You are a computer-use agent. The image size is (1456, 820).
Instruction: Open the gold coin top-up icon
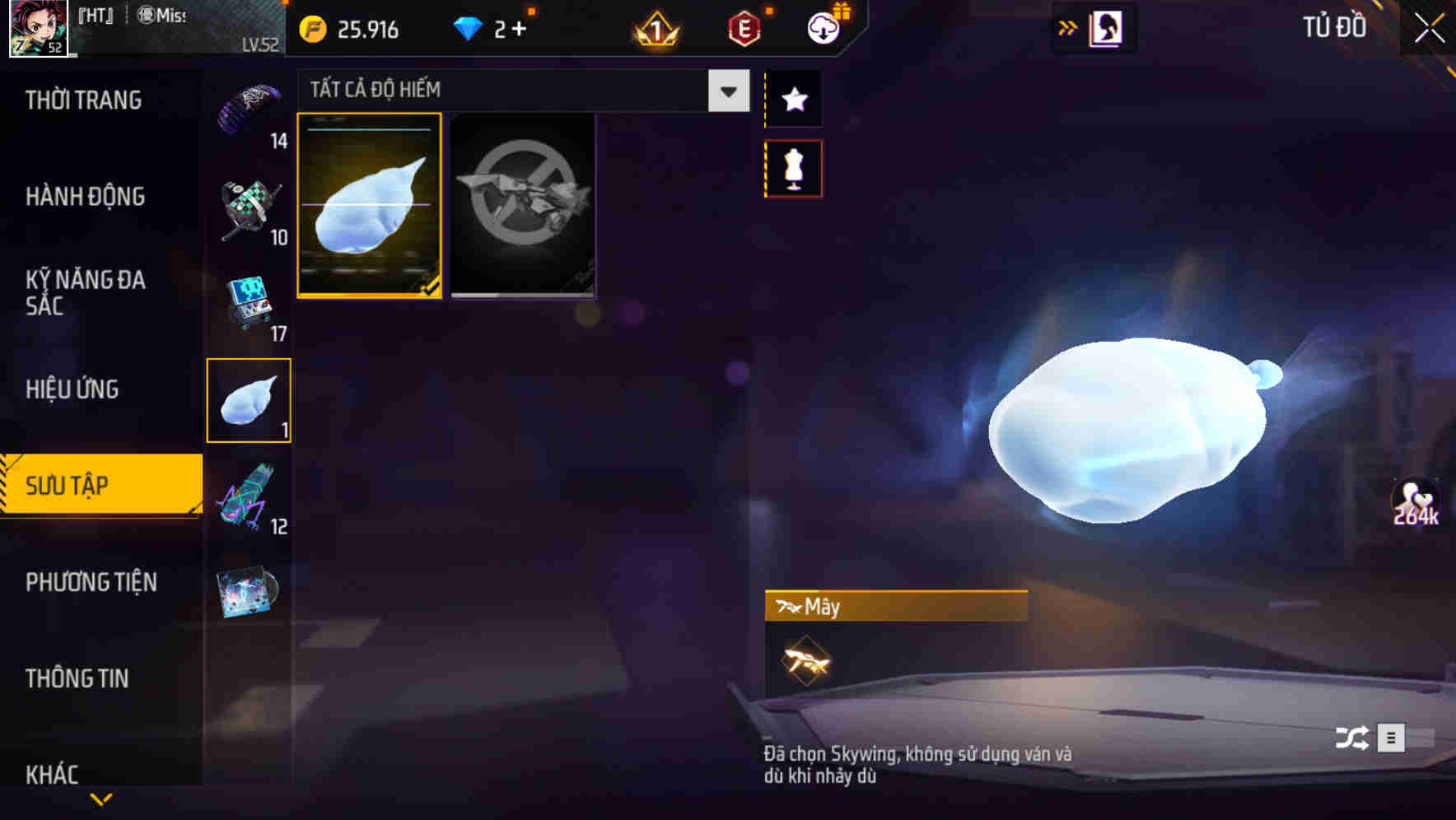pyautogui.click(x=311, y=28)
